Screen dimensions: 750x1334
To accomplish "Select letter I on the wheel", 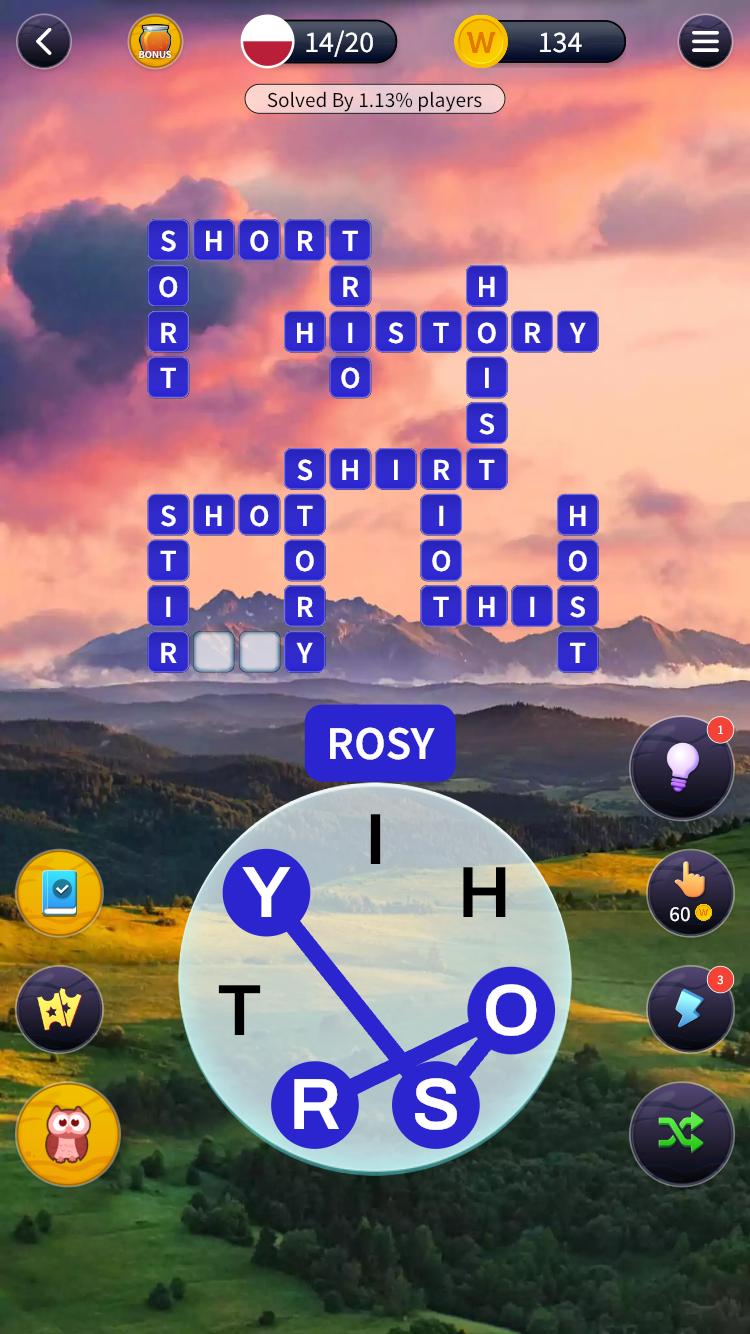I will click(376, 840).
